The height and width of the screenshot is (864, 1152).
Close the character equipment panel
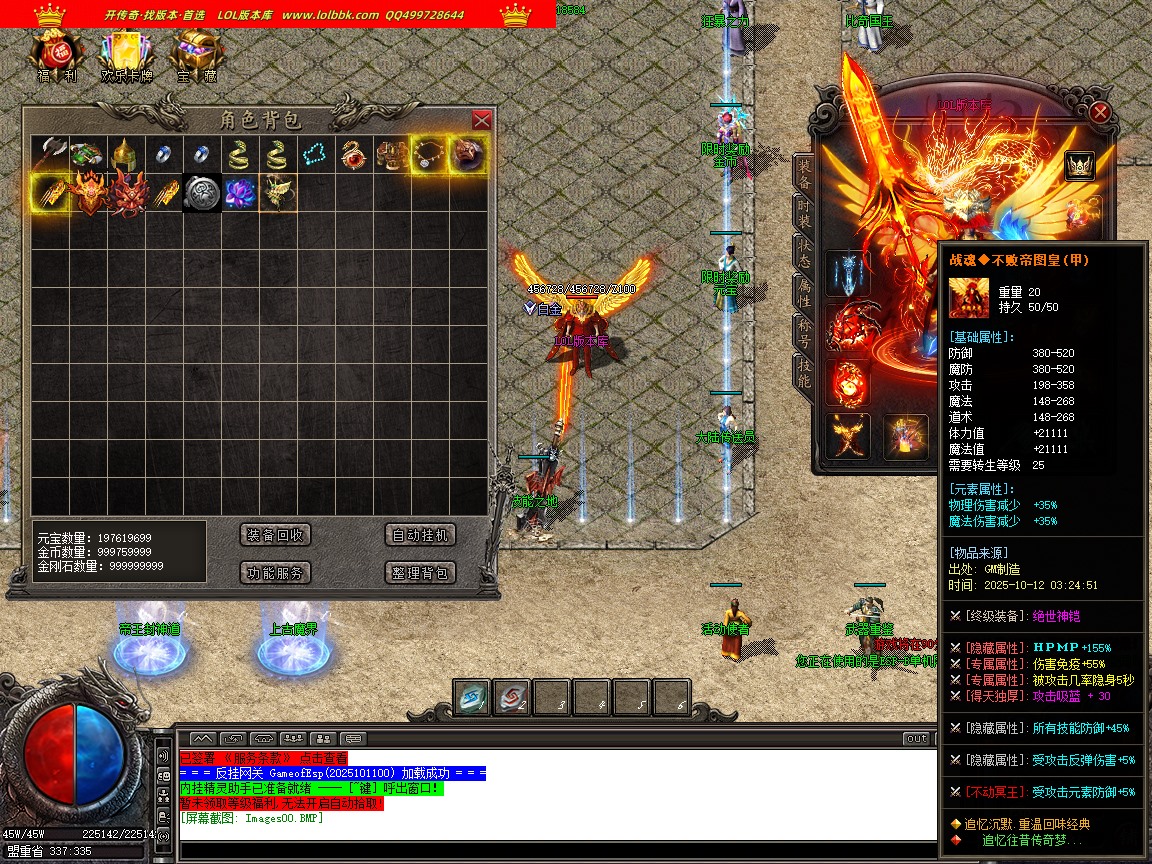point(1100,112)
